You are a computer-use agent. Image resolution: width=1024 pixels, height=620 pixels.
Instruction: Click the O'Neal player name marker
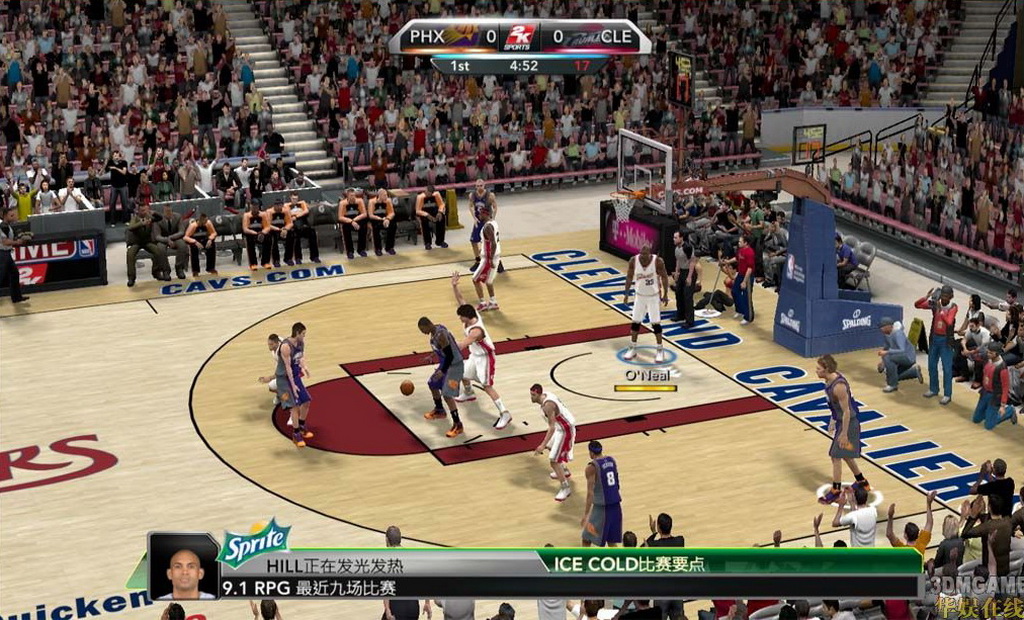pos(647,375)
